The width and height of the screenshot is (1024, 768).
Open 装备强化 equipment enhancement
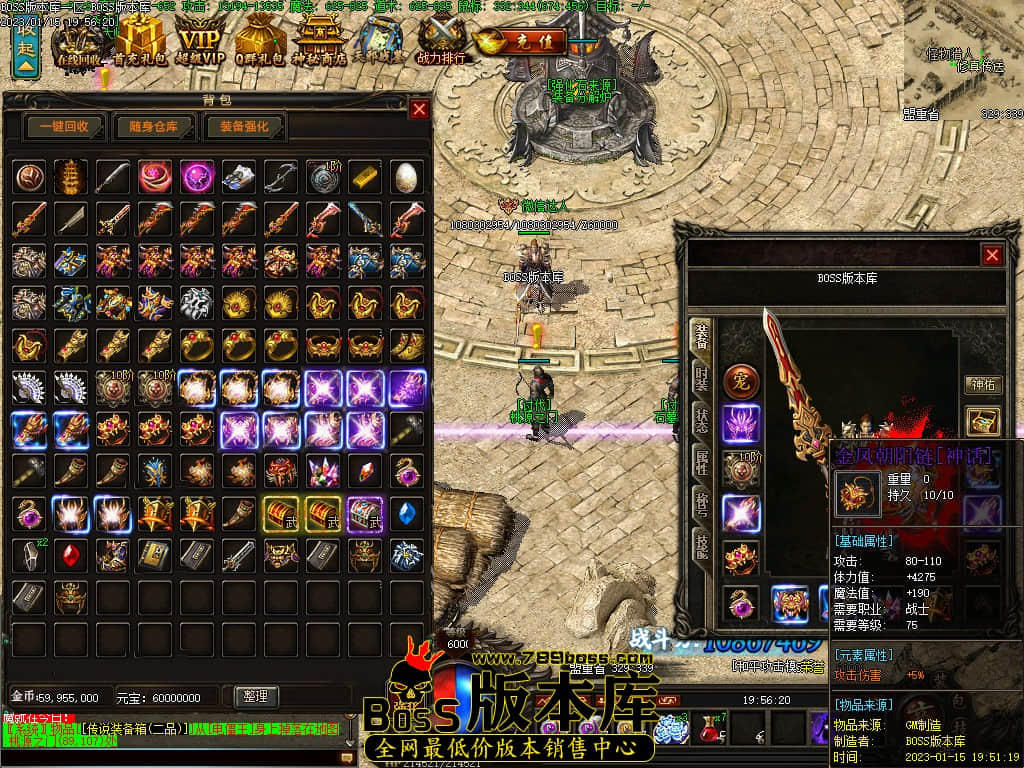(x=245, y=127)
